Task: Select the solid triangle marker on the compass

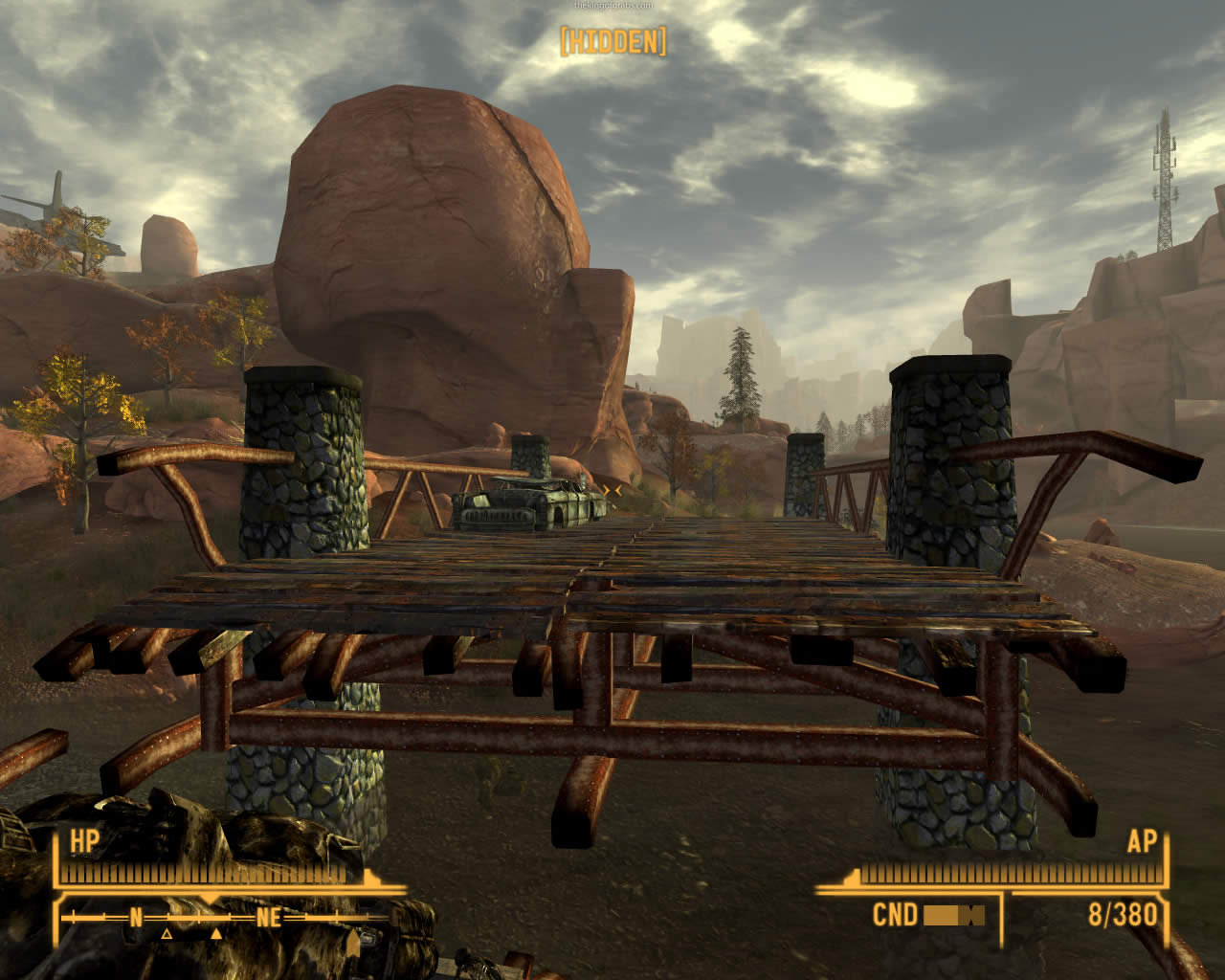Action: tap(216, 933)
